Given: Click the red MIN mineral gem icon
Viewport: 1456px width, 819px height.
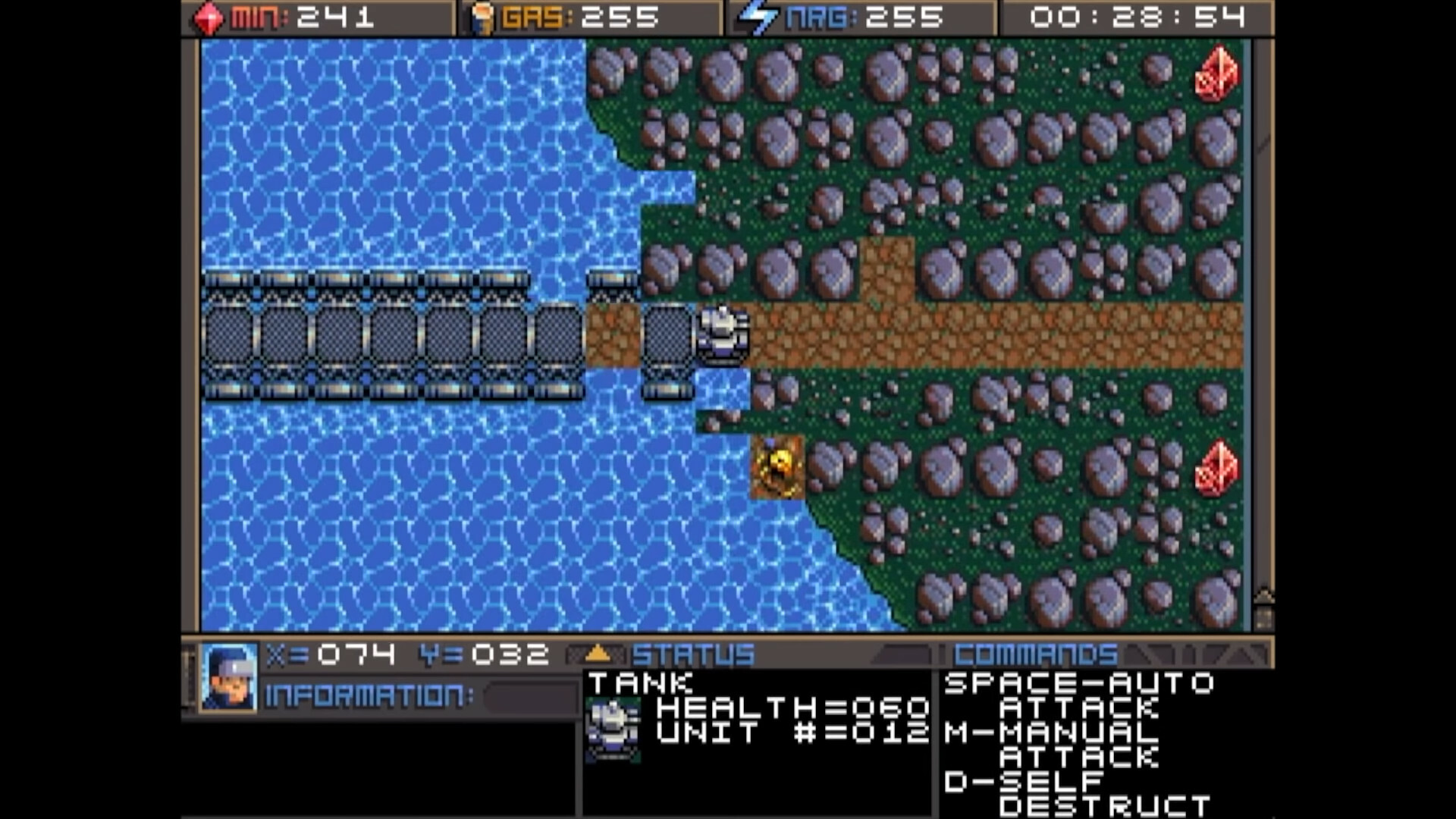Looking at the screenshot, I should [x=210, y=18].
